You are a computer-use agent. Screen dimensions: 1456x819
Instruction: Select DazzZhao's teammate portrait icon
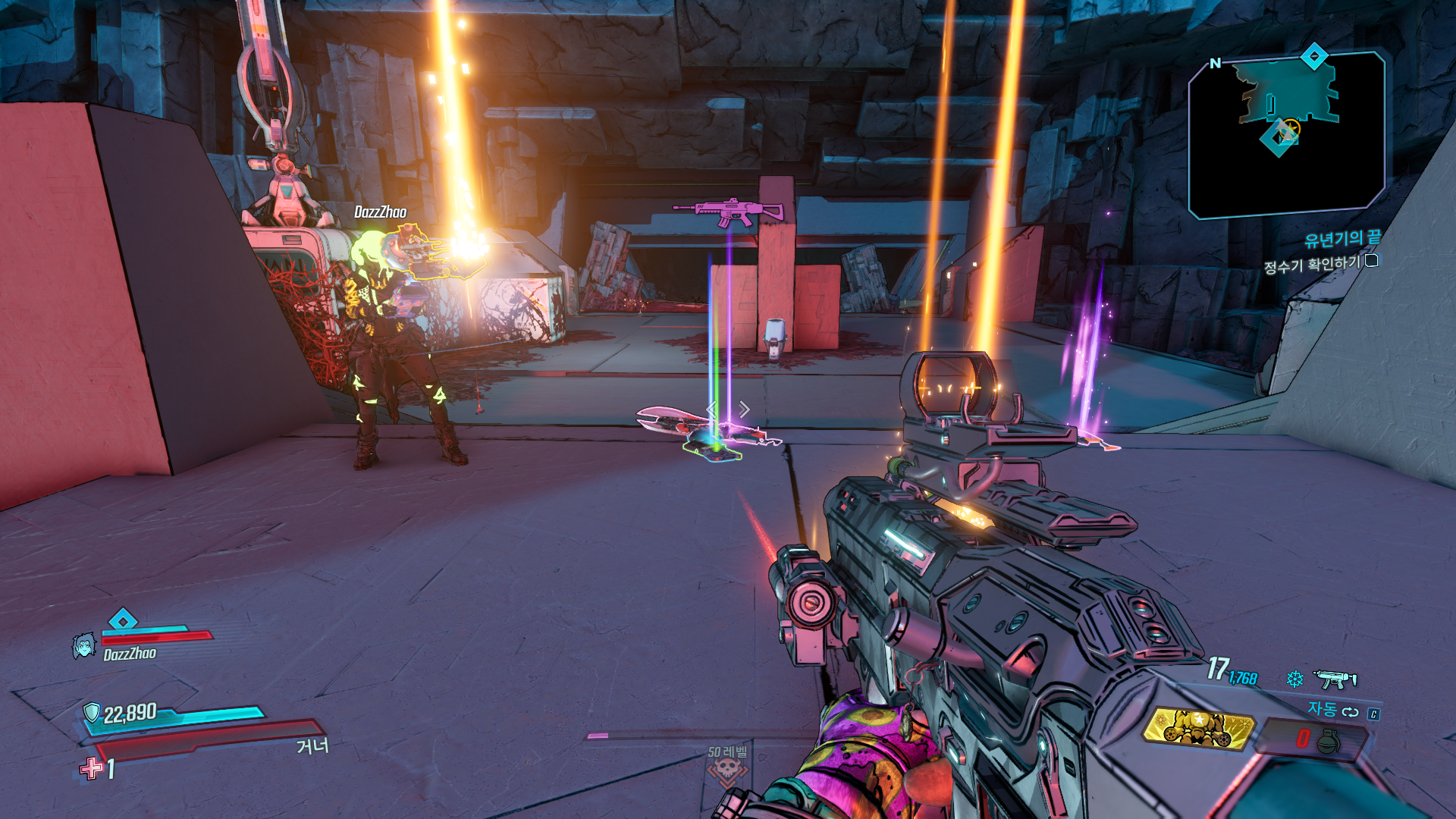point(83,646)
